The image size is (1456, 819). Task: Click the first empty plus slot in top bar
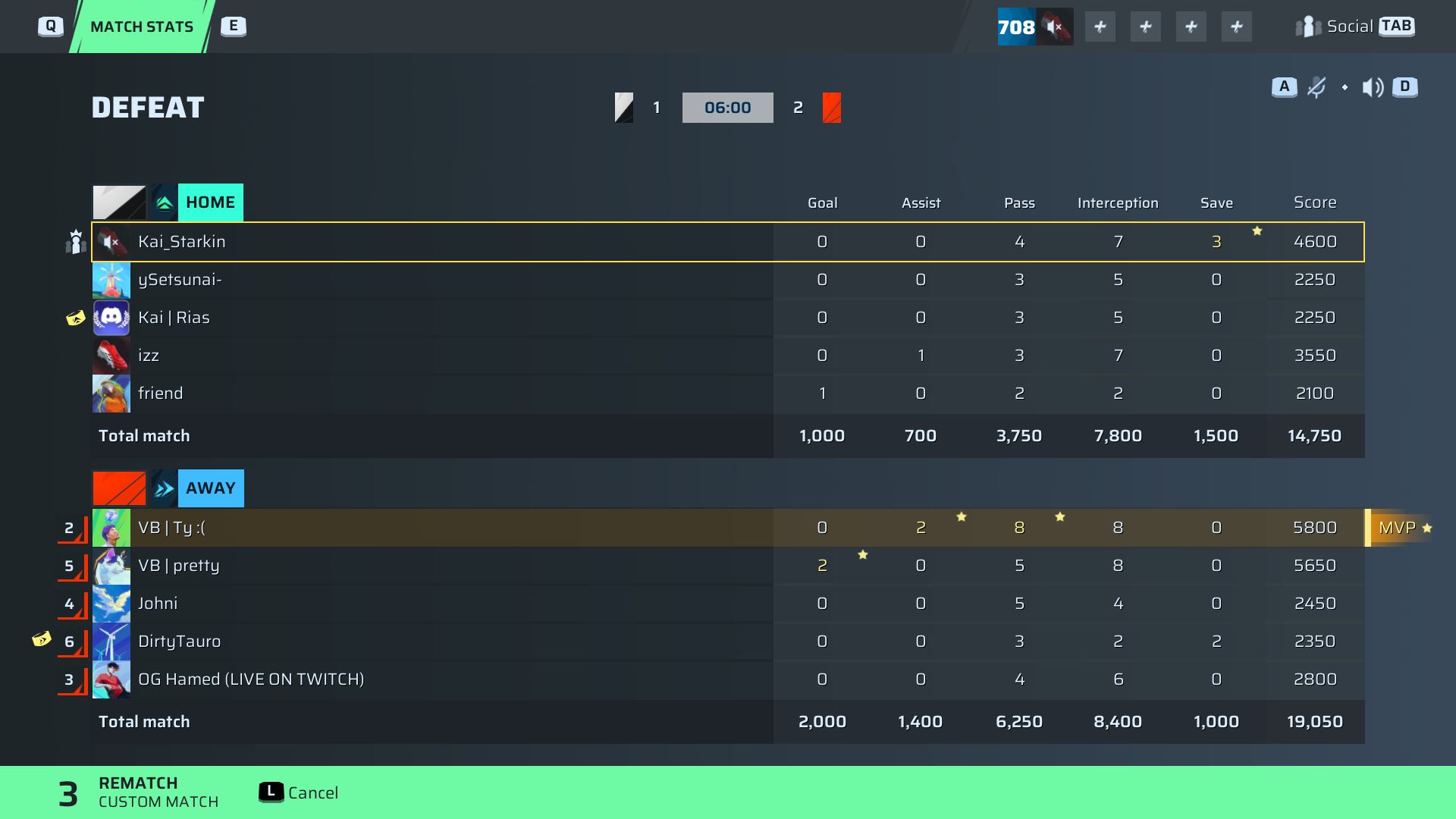[x=1100, y=27]
